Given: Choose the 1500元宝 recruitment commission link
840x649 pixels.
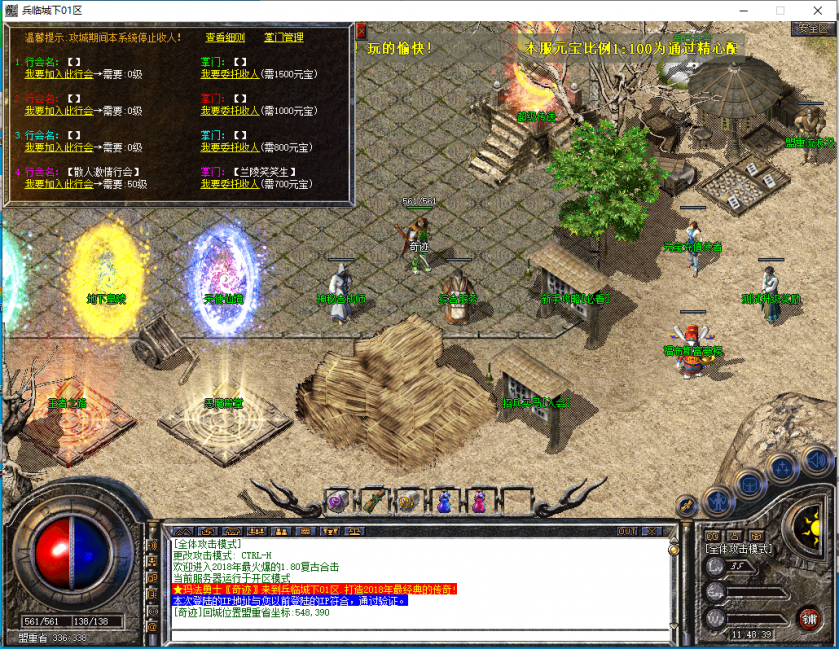Looking at the screenshot, I should 229,74.
